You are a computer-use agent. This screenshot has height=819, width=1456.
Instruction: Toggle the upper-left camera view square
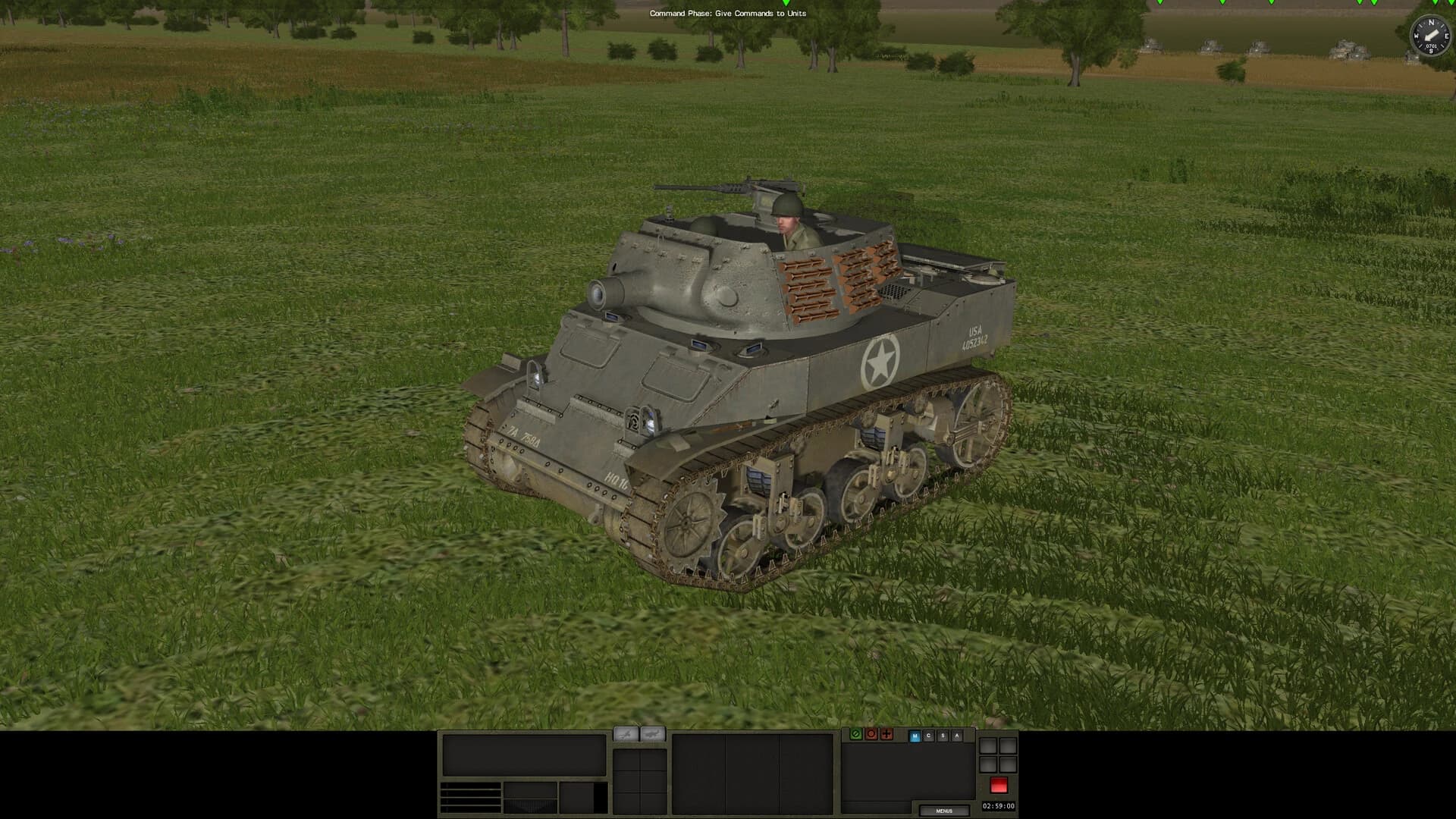point(989,745)
